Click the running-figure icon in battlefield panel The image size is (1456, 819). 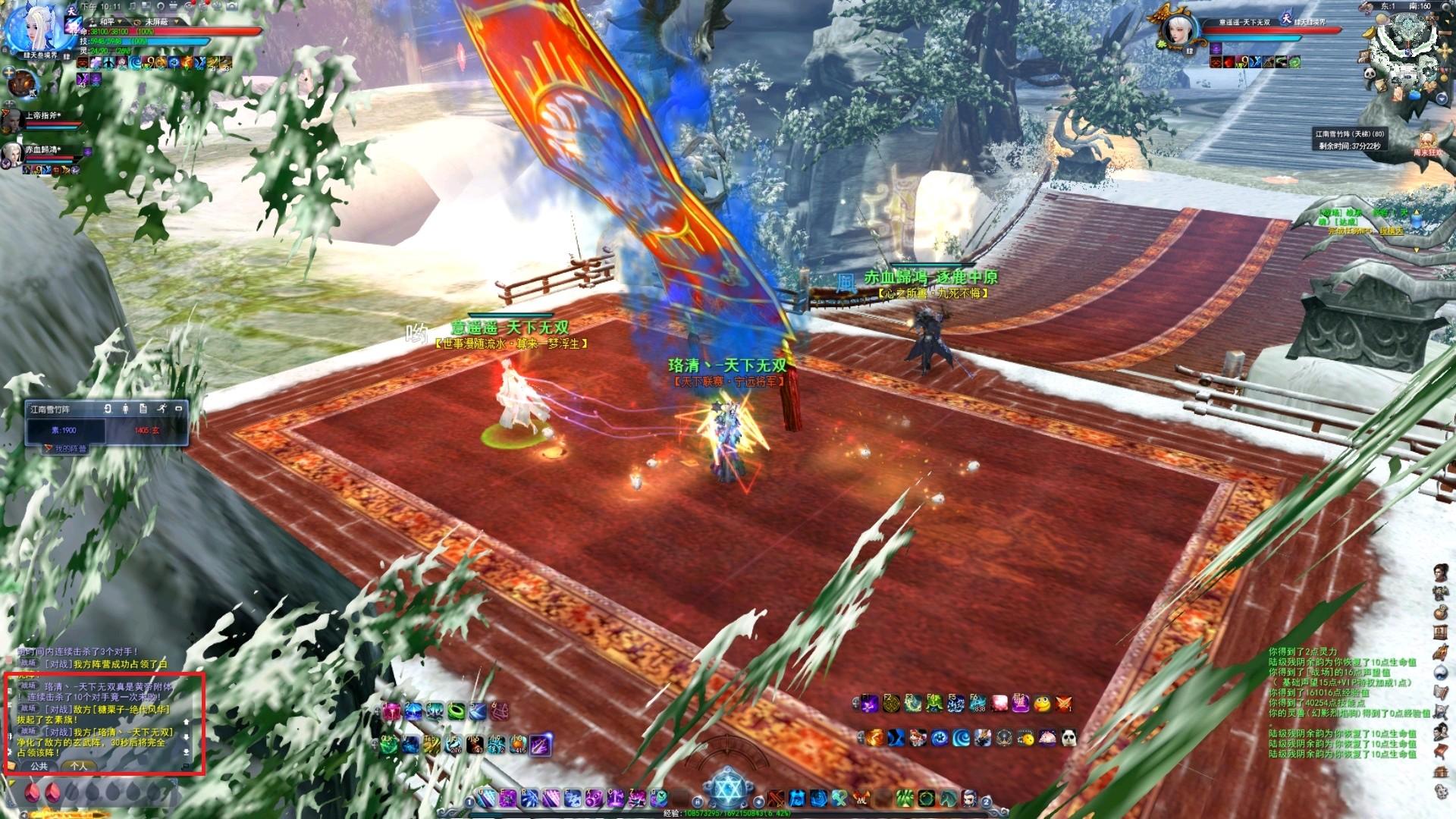[x=162, y=409]
